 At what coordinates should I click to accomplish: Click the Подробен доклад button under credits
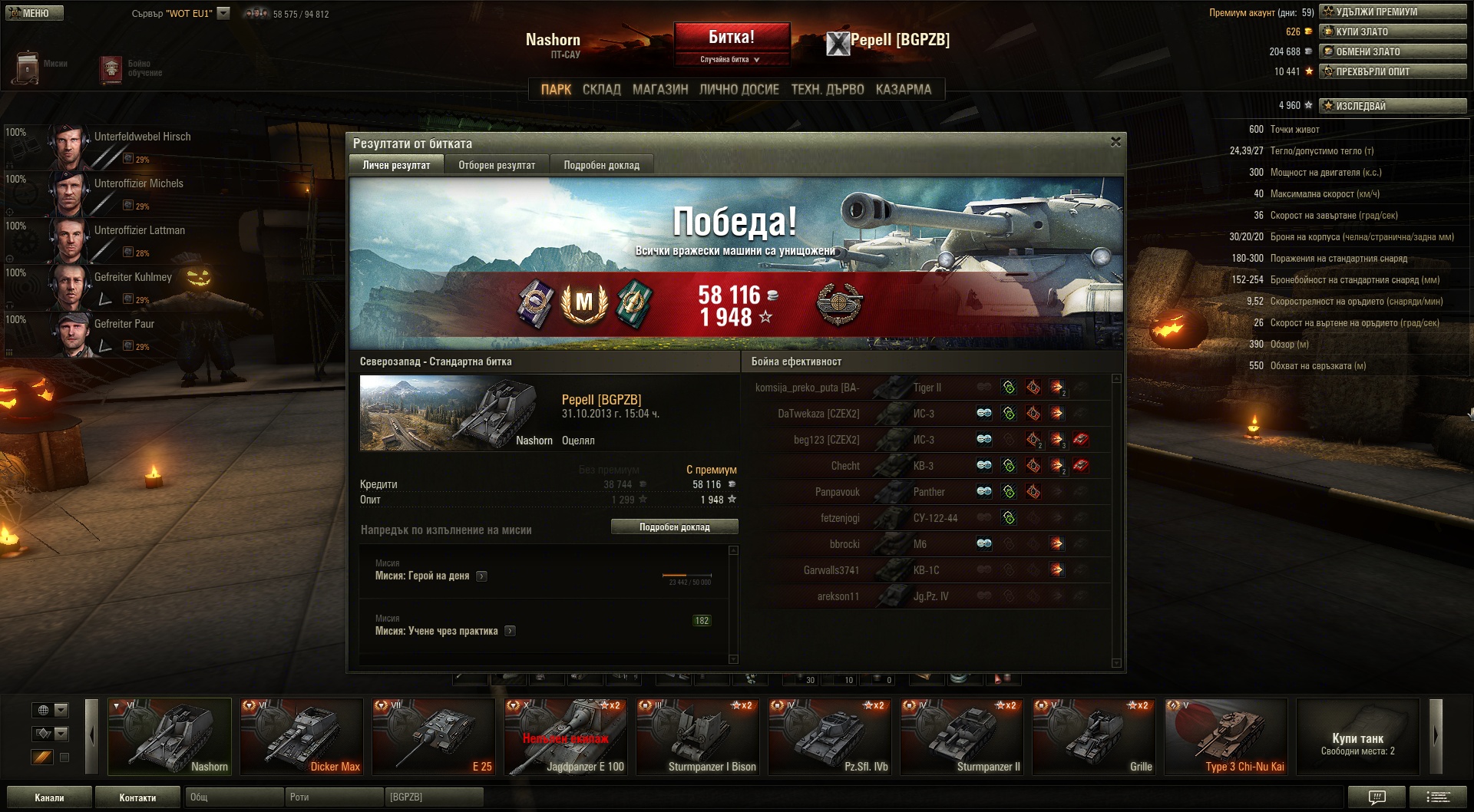674,527
